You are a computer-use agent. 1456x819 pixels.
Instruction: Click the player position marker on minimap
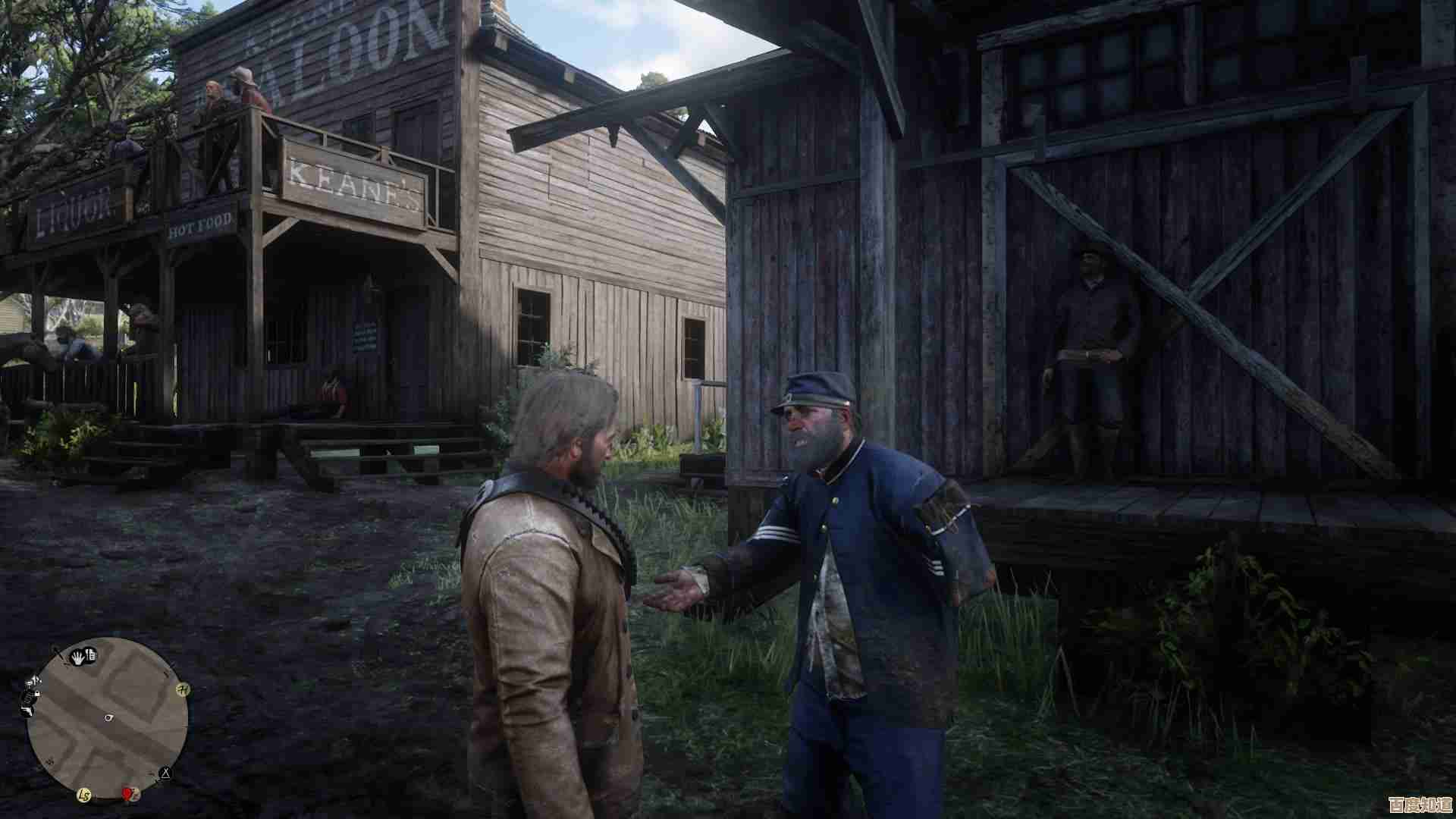click(x=109, y=717)
